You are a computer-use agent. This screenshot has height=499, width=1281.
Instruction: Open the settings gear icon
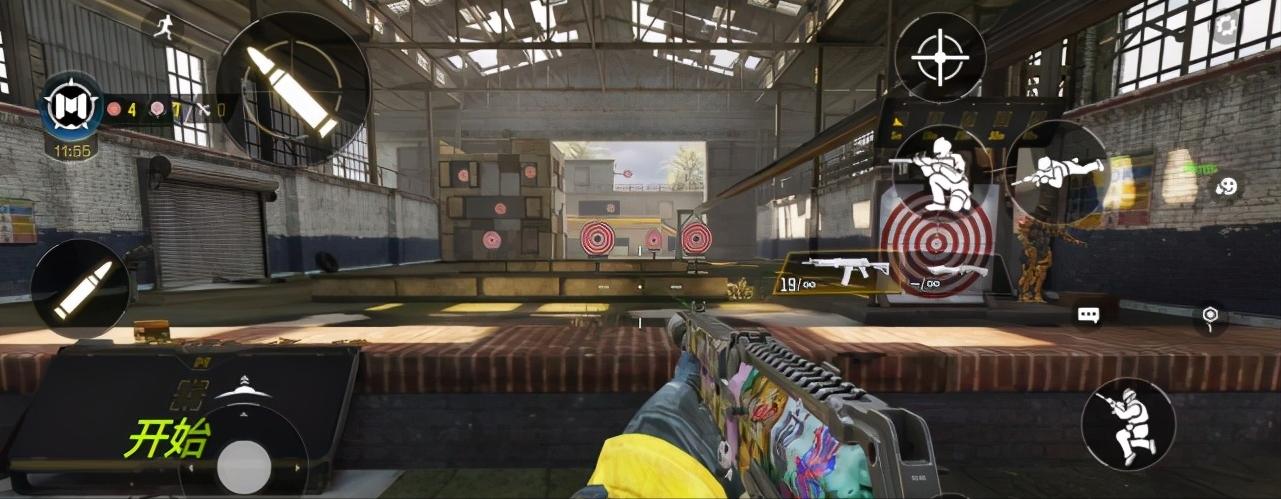pos(1225,27)
